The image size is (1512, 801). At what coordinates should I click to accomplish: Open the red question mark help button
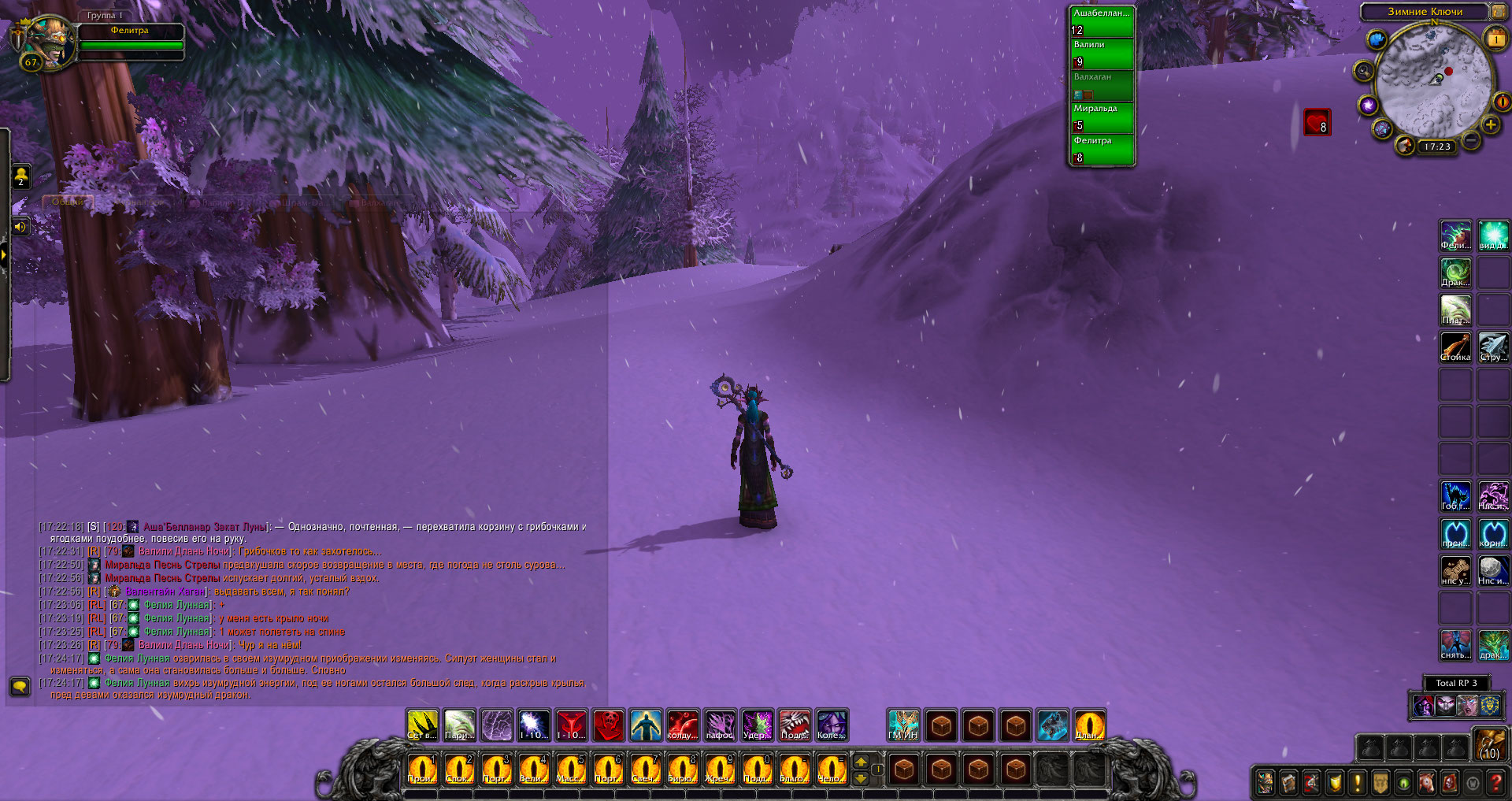[x=1495, y=782]
